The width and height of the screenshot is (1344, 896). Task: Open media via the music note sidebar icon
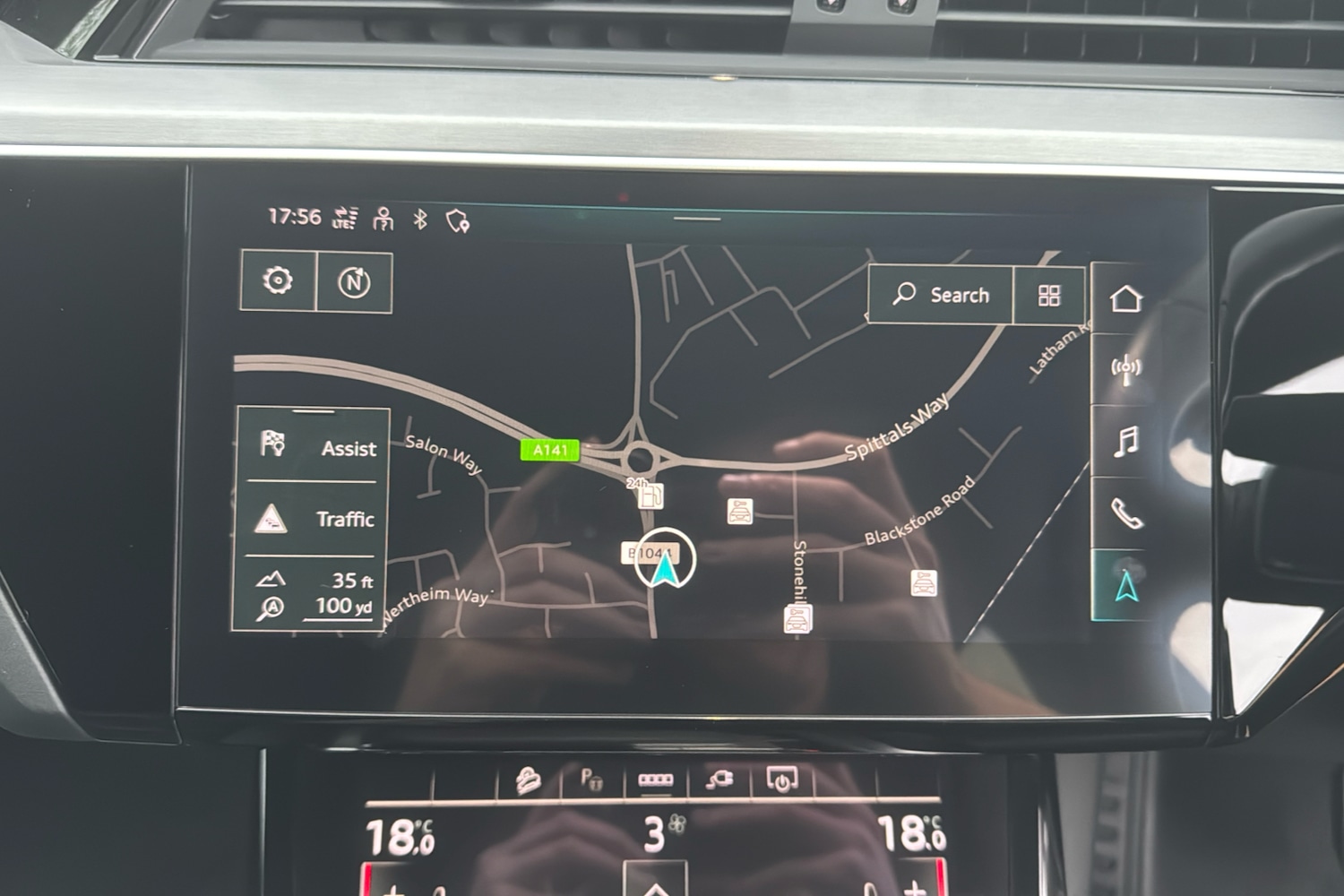1125,441
